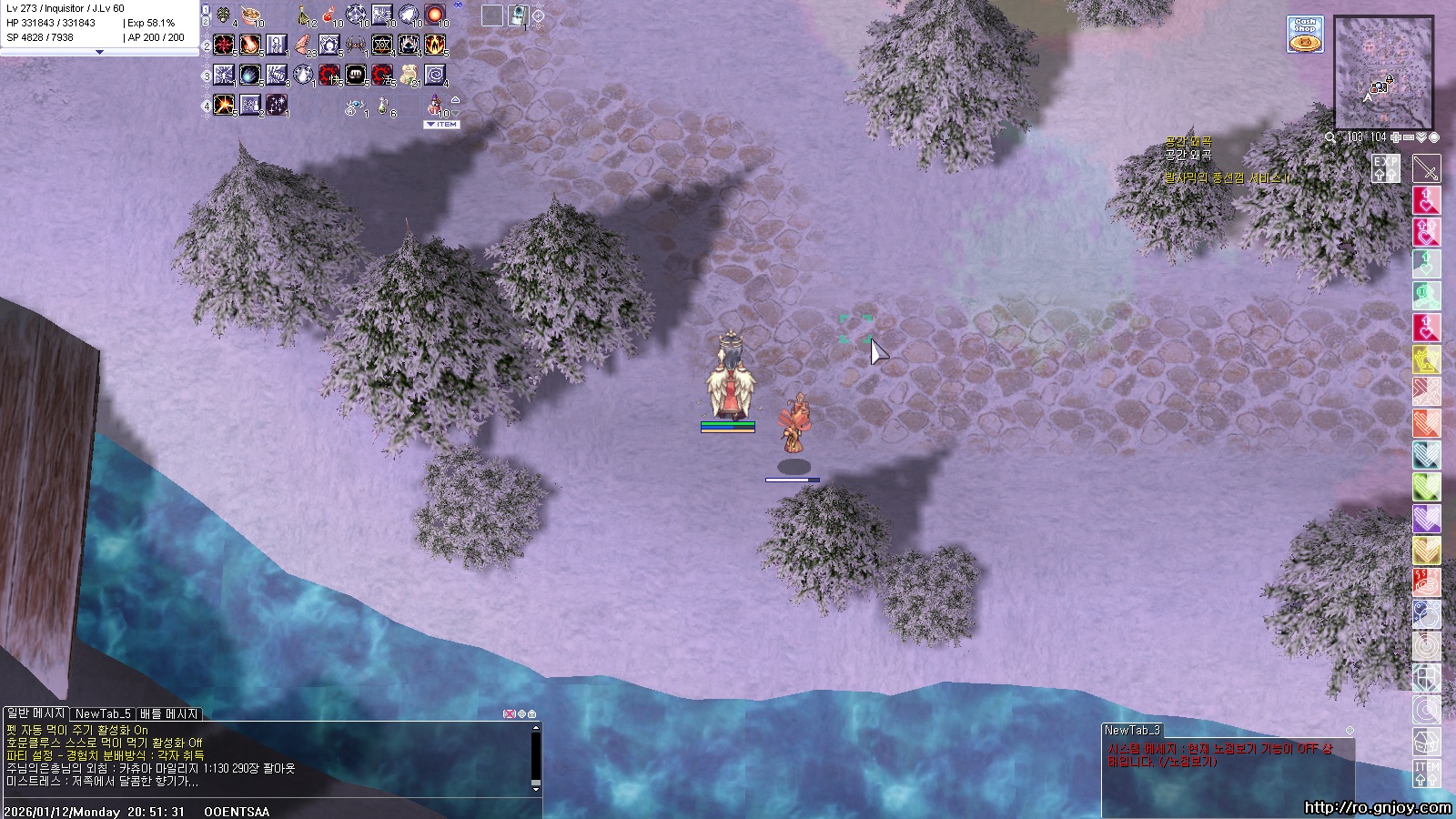Click the sword status icon
The width and height of the screenshot is (1456, 819).
tap(1426, 168)
